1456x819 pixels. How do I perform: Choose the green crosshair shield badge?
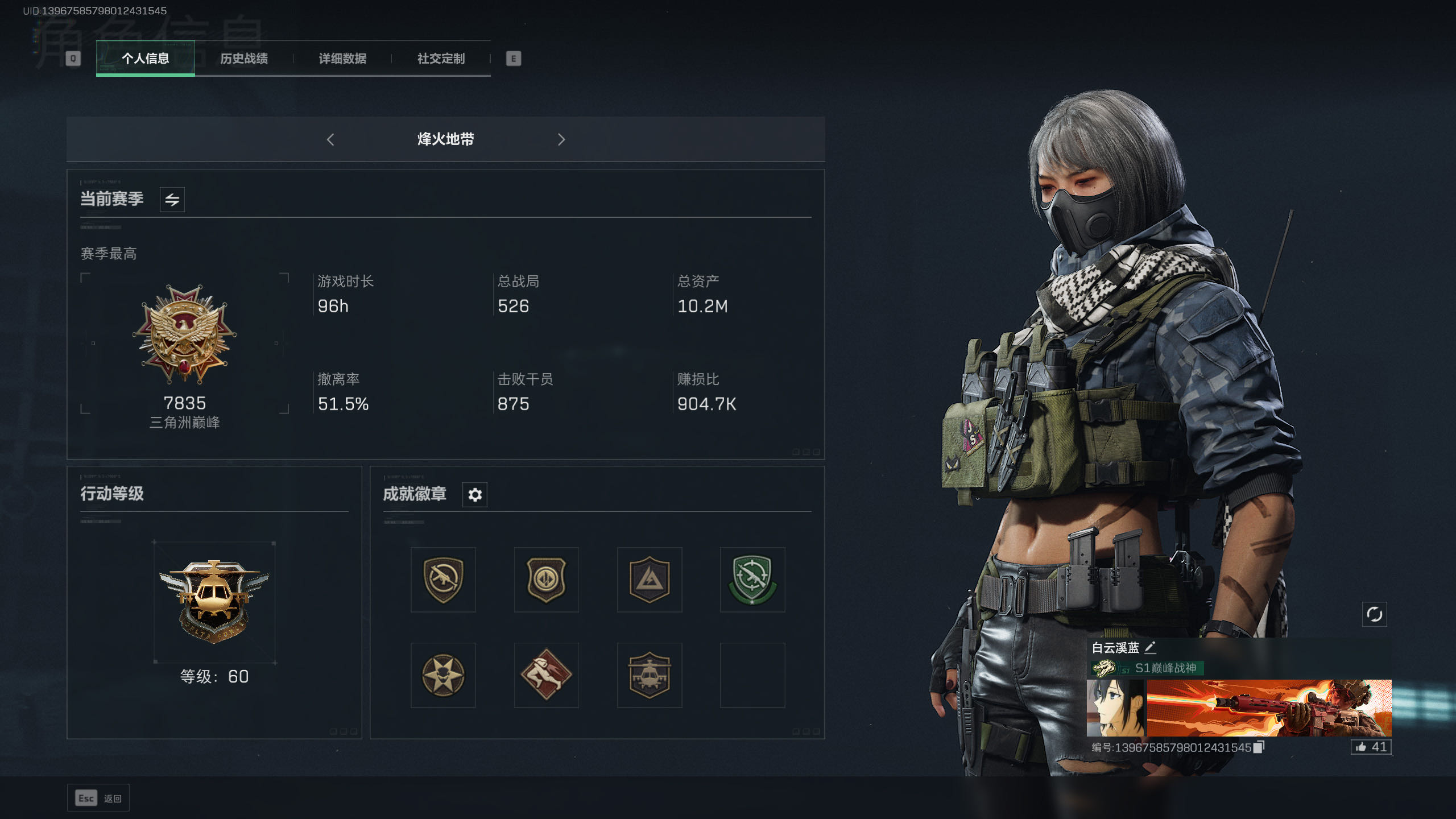pyautogui.click(x=752, y=580)
